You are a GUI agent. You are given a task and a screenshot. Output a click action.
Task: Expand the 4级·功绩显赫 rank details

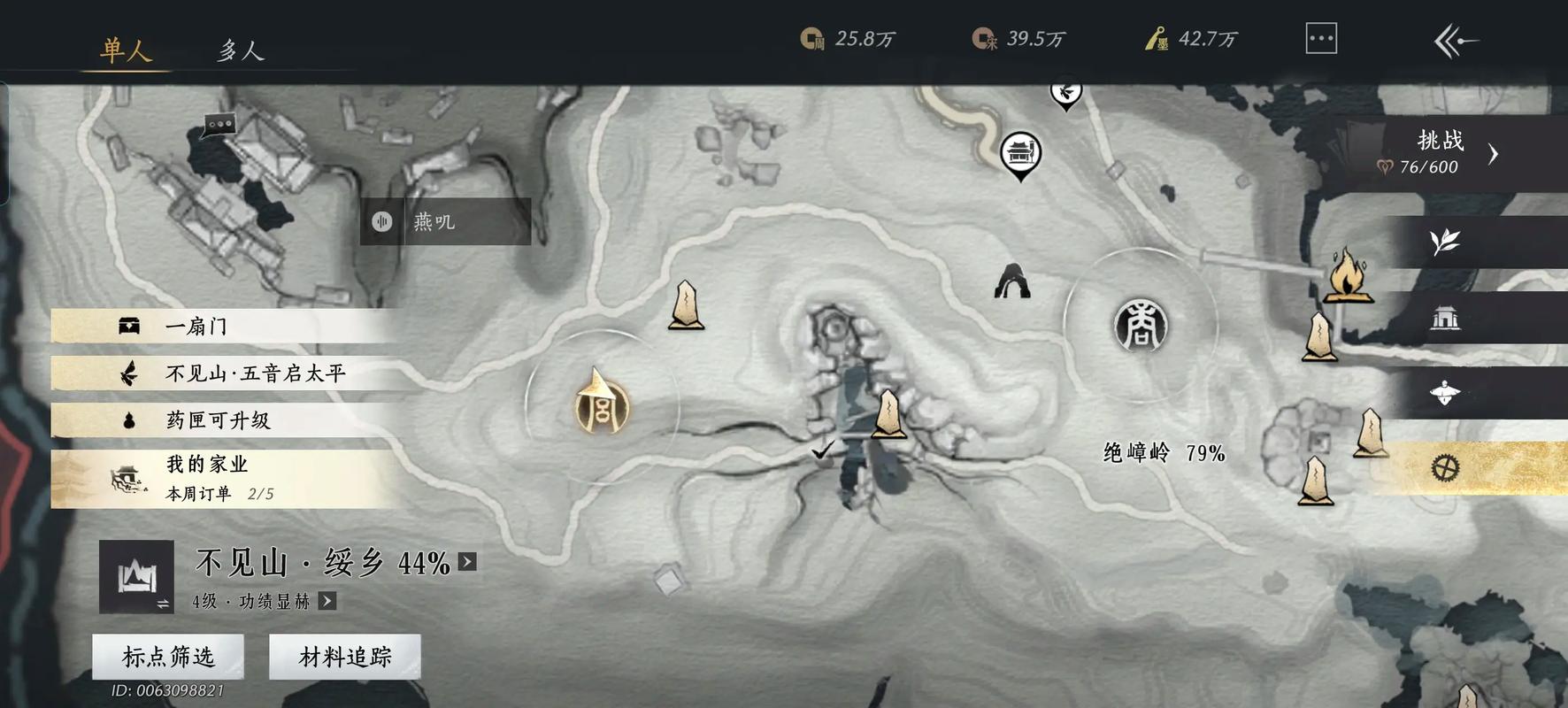pyautogui.click(x=327, y=602)
